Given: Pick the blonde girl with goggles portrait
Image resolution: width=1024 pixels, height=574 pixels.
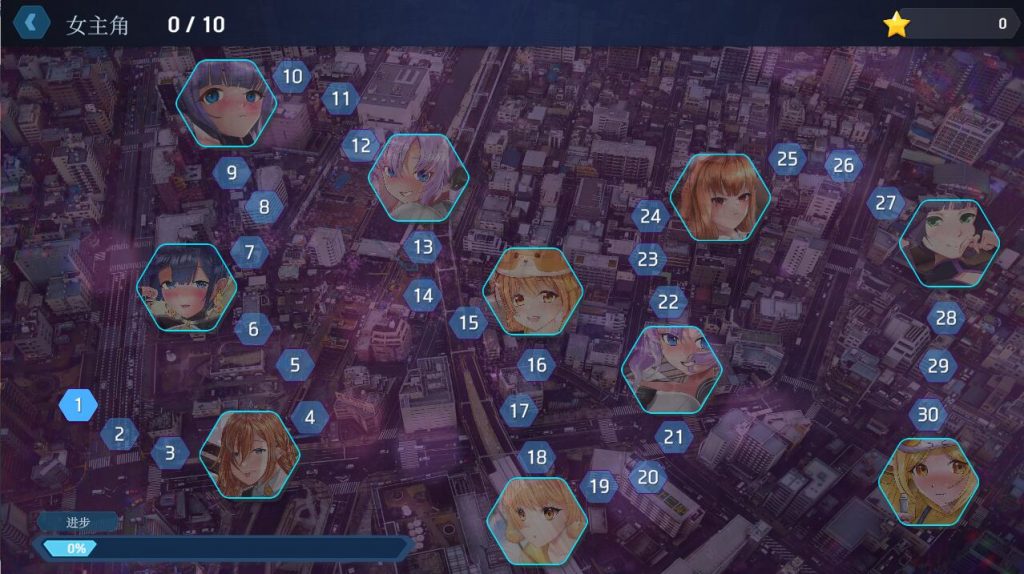Looking at the screenshot, I should pos(929,482).
